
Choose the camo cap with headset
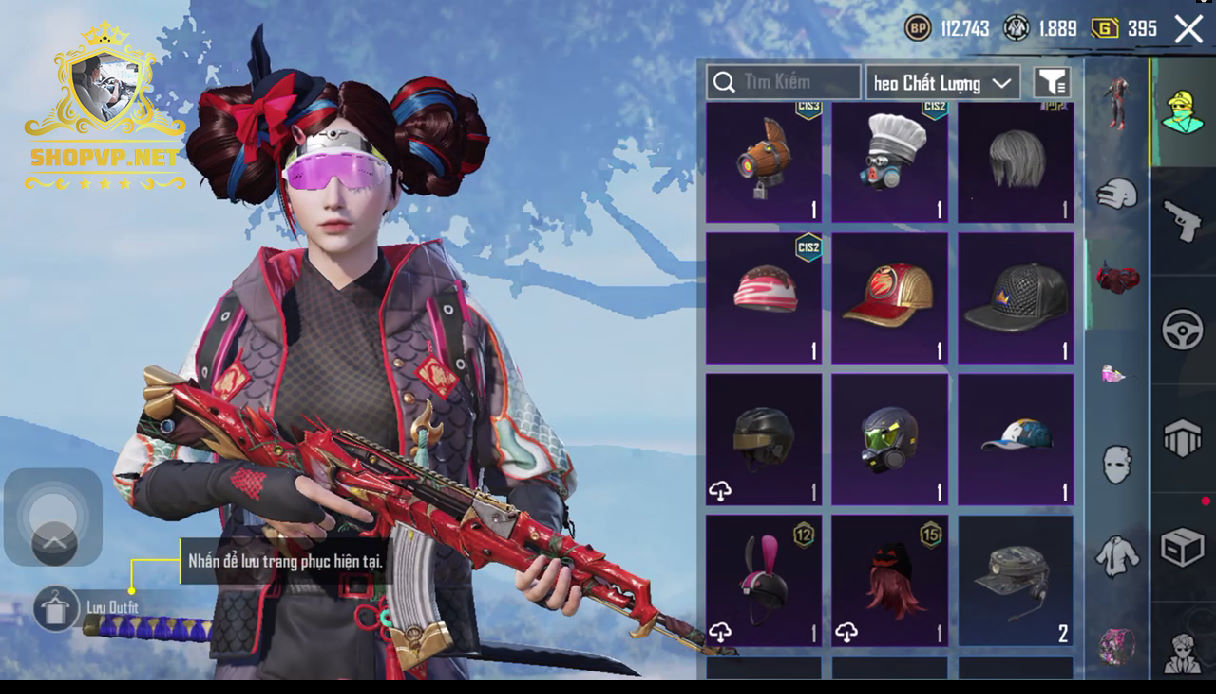[1016, 580]
